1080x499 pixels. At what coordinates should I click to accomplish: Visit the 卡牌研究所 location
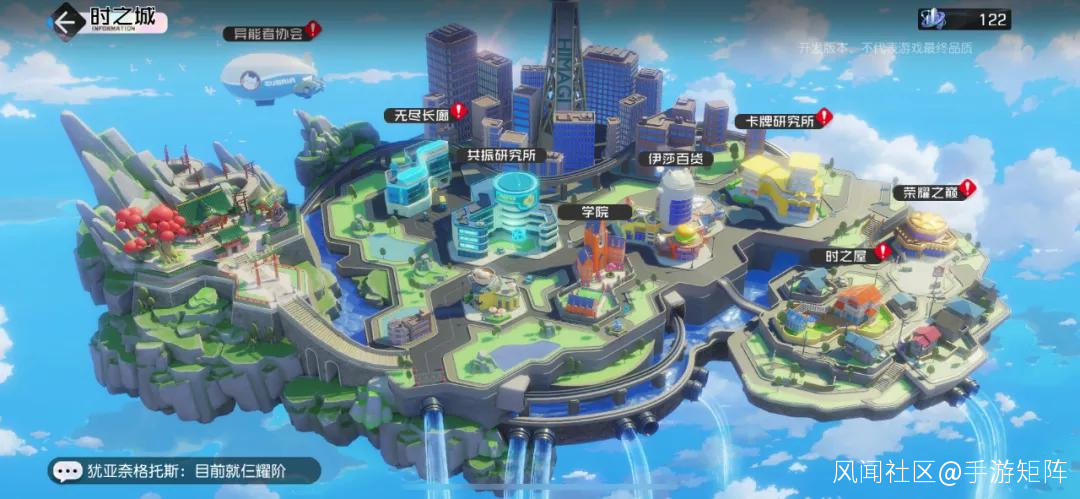point(774,121)
